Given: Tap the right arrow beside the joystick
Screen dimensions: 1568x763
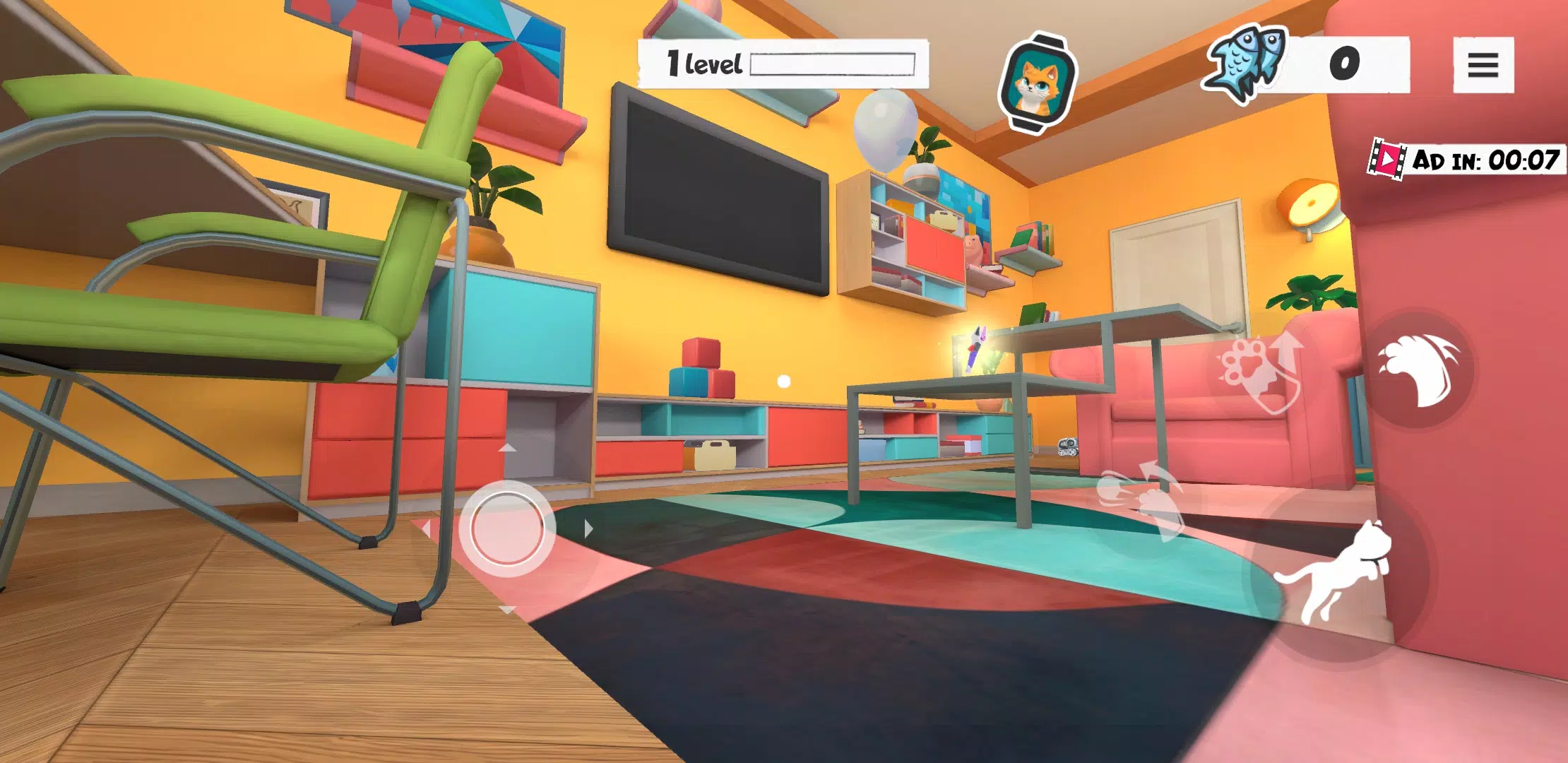Looking at the screenshot, I should pyautogui.click(x=588, y=528).
